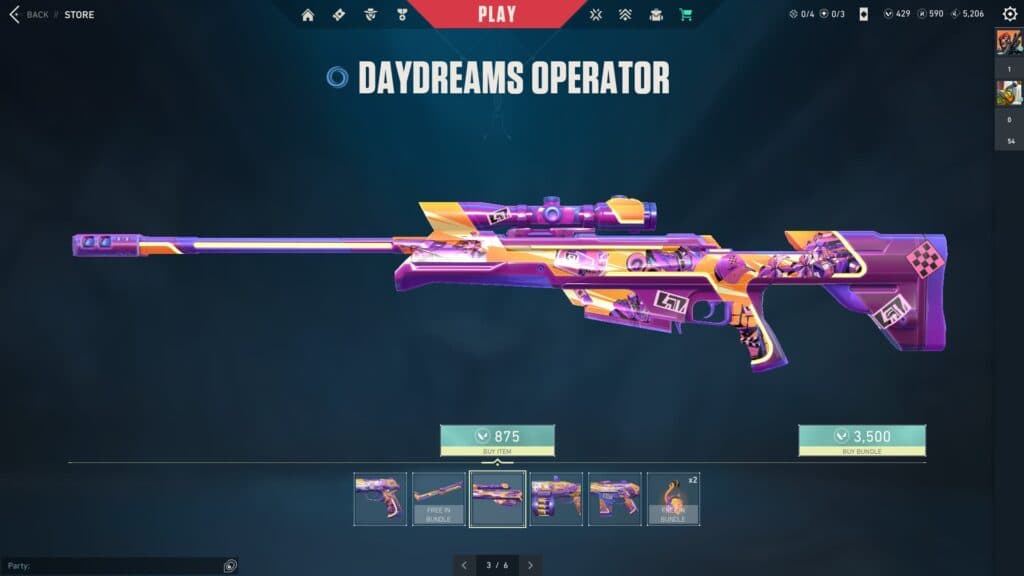This screenshot has height=576, width=1024.
Task: Go to the previous bundle item
Action: 464,565
